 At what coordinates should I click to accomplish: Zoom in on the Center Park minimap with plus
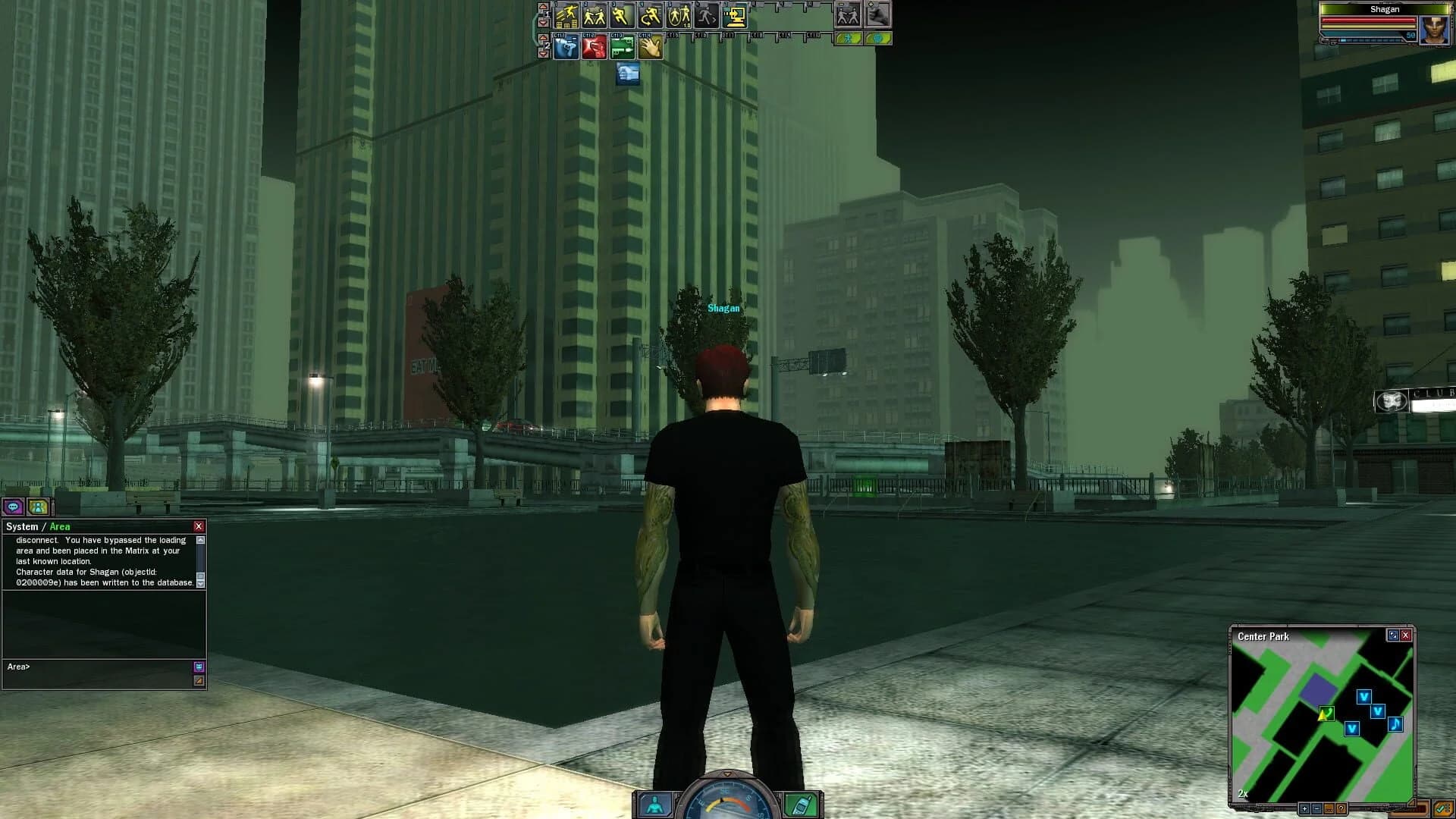pos(1305,809)
